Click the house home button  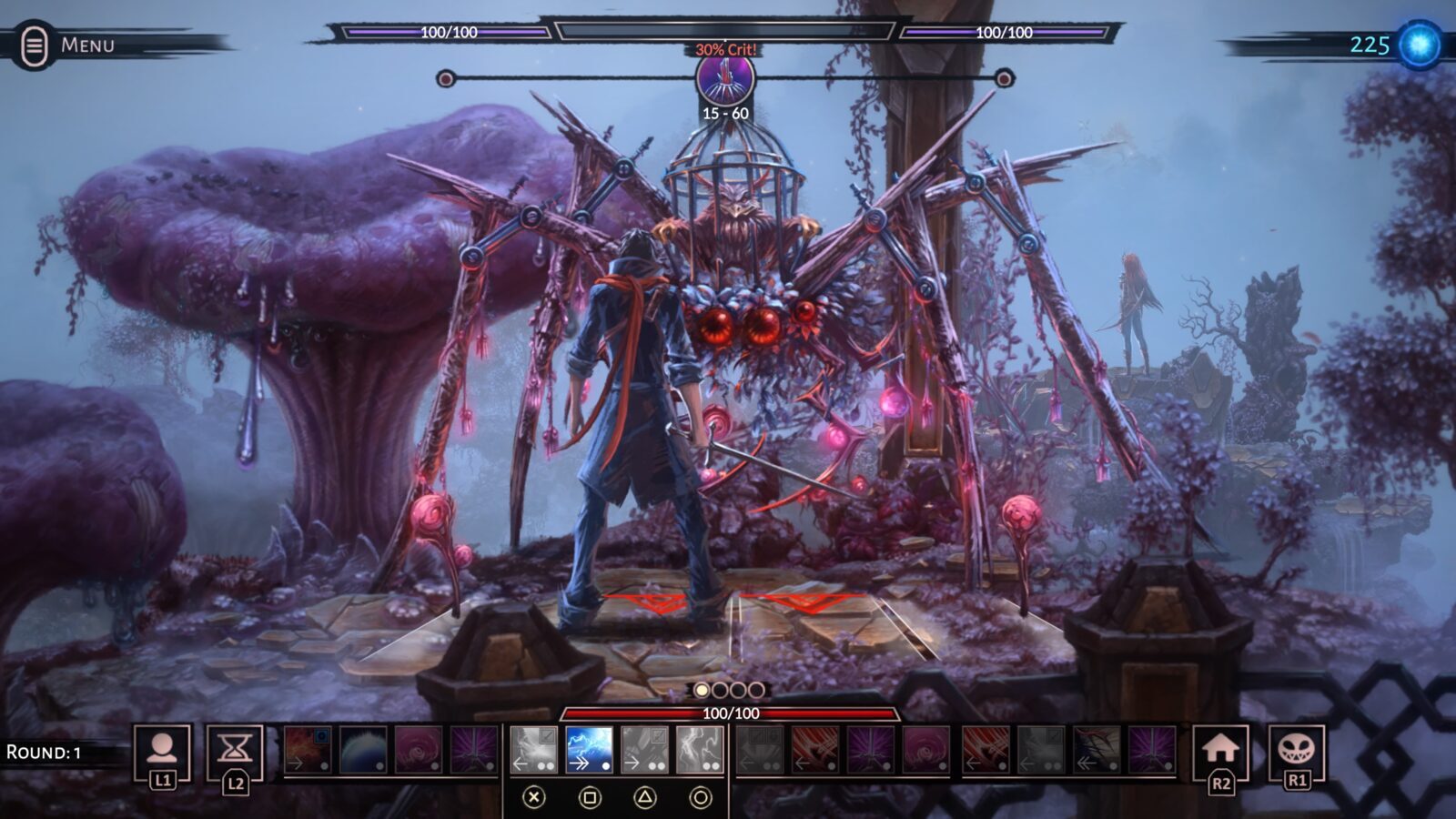1220,750
